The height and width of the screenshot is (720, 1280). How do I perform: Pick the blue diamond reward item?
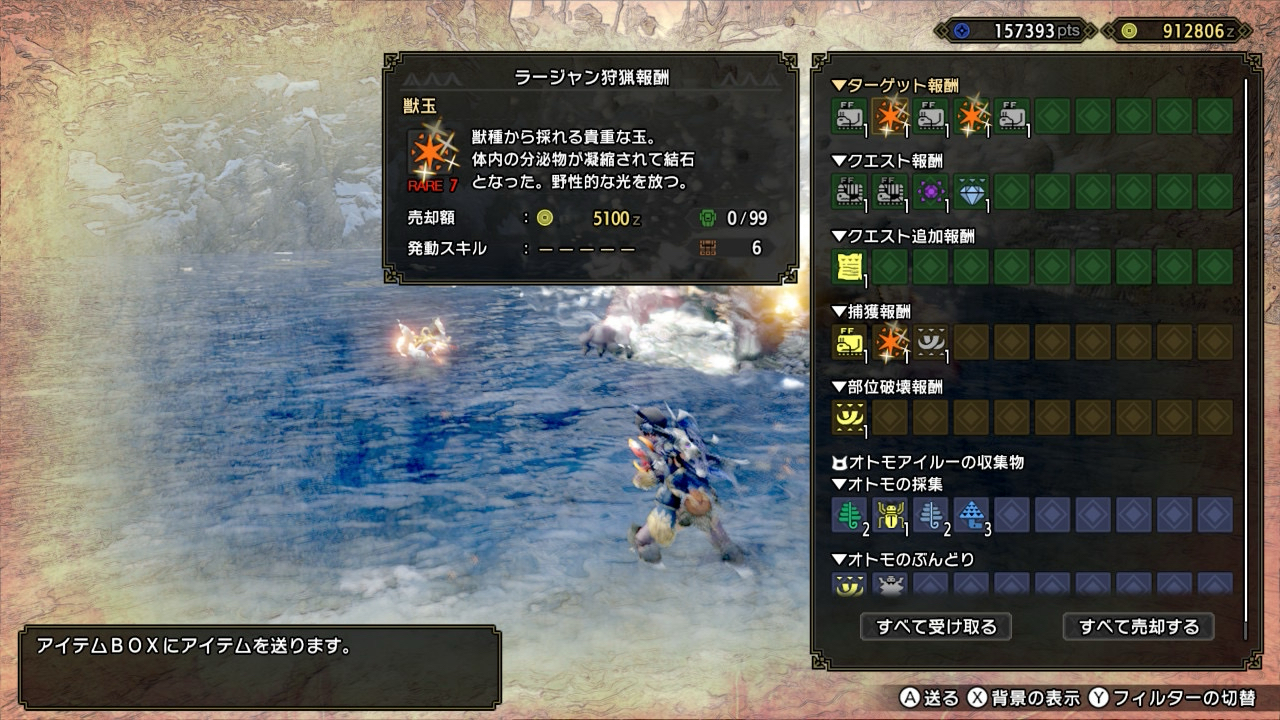(971, 191)
